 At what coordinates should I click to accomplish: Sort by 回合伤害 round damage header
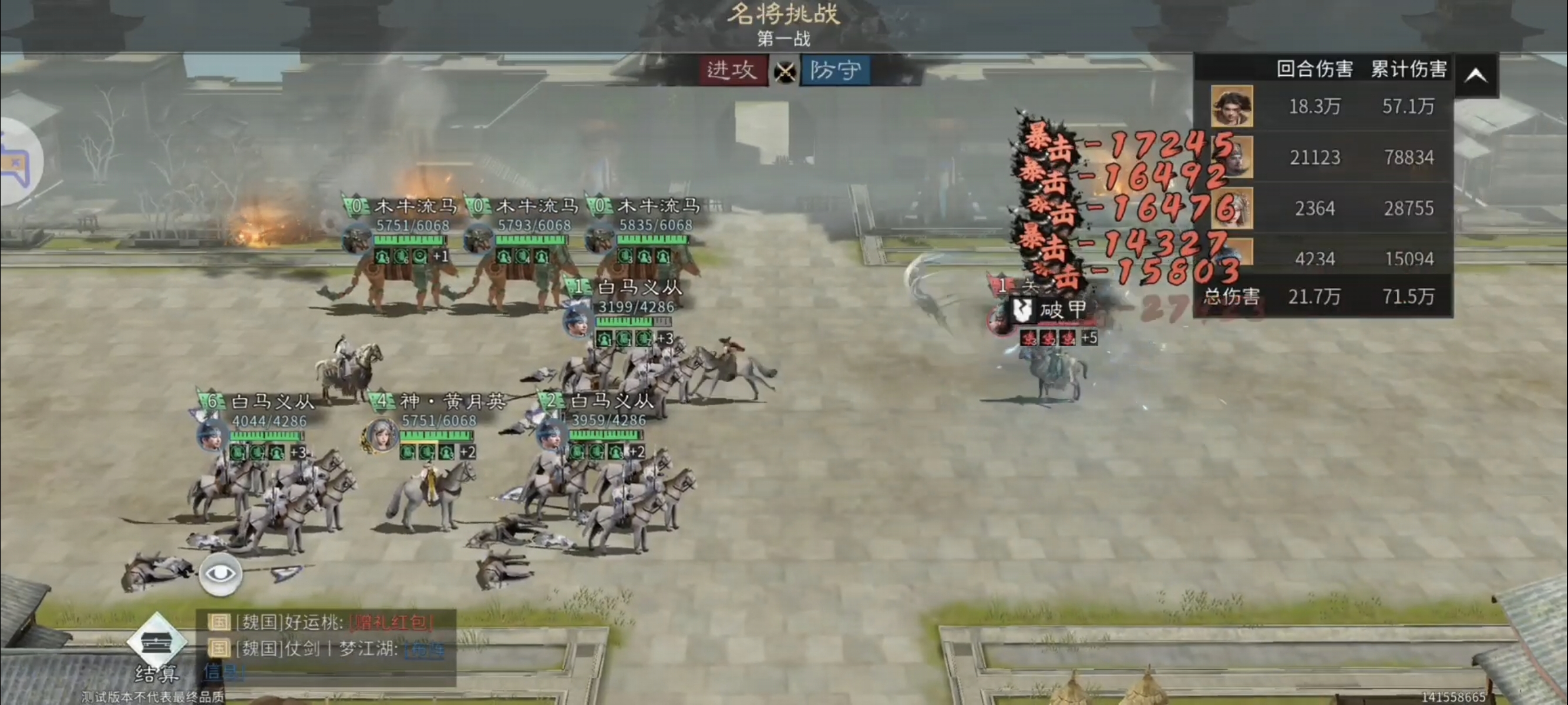click(1314, 69)
